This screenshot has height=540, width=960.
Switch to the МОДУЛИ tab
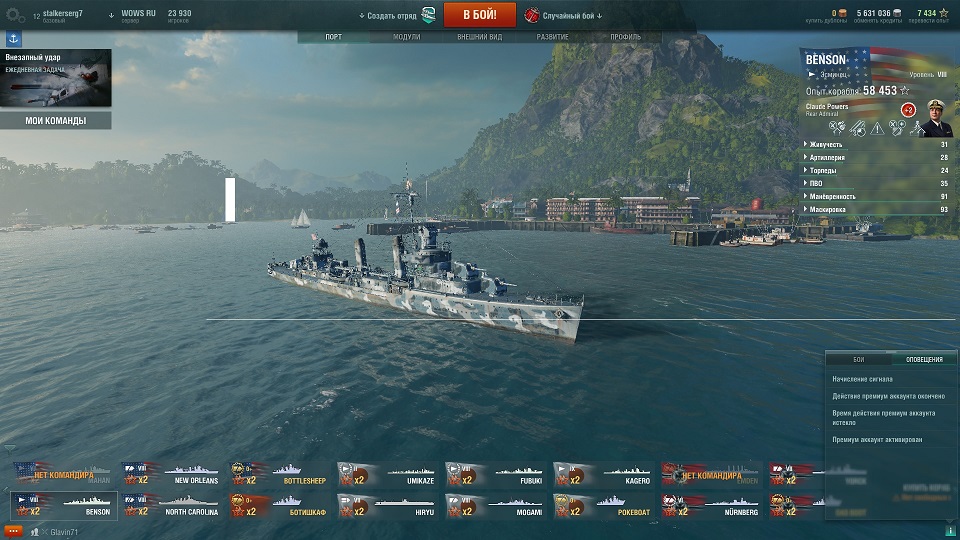pos(406,37)
